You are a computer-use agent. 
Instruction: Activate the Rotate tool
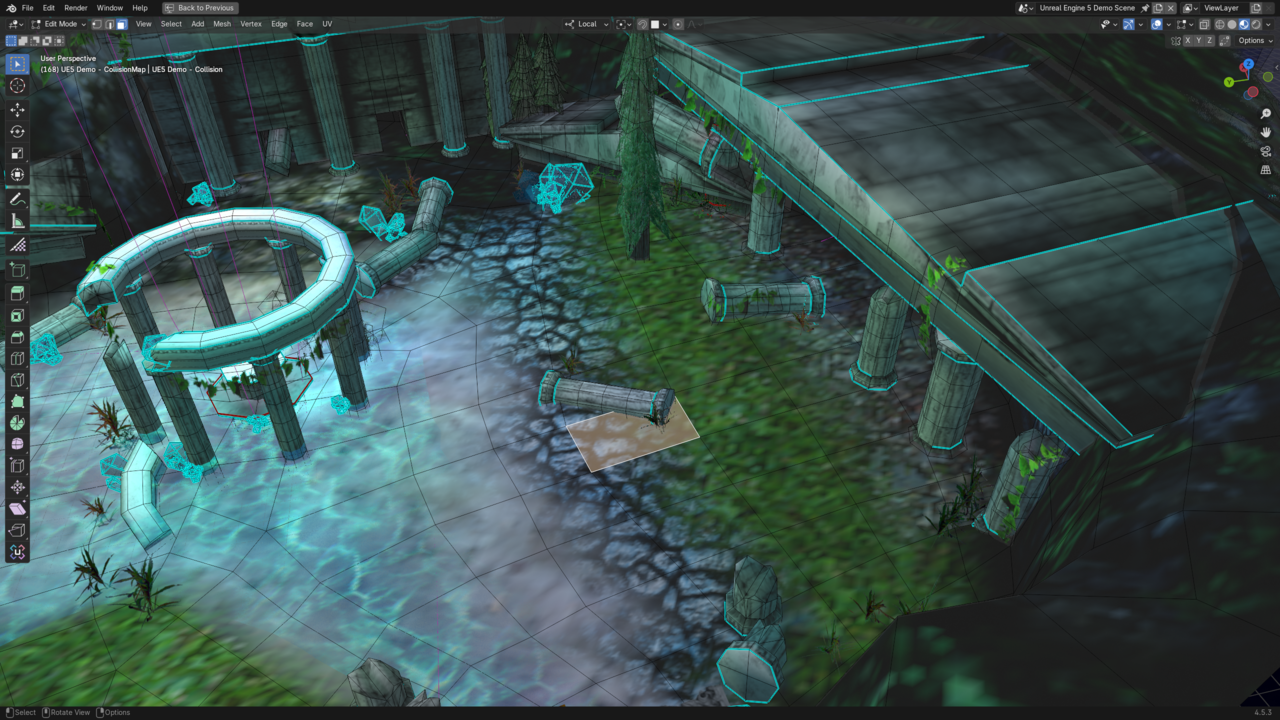tap(17, 131)
